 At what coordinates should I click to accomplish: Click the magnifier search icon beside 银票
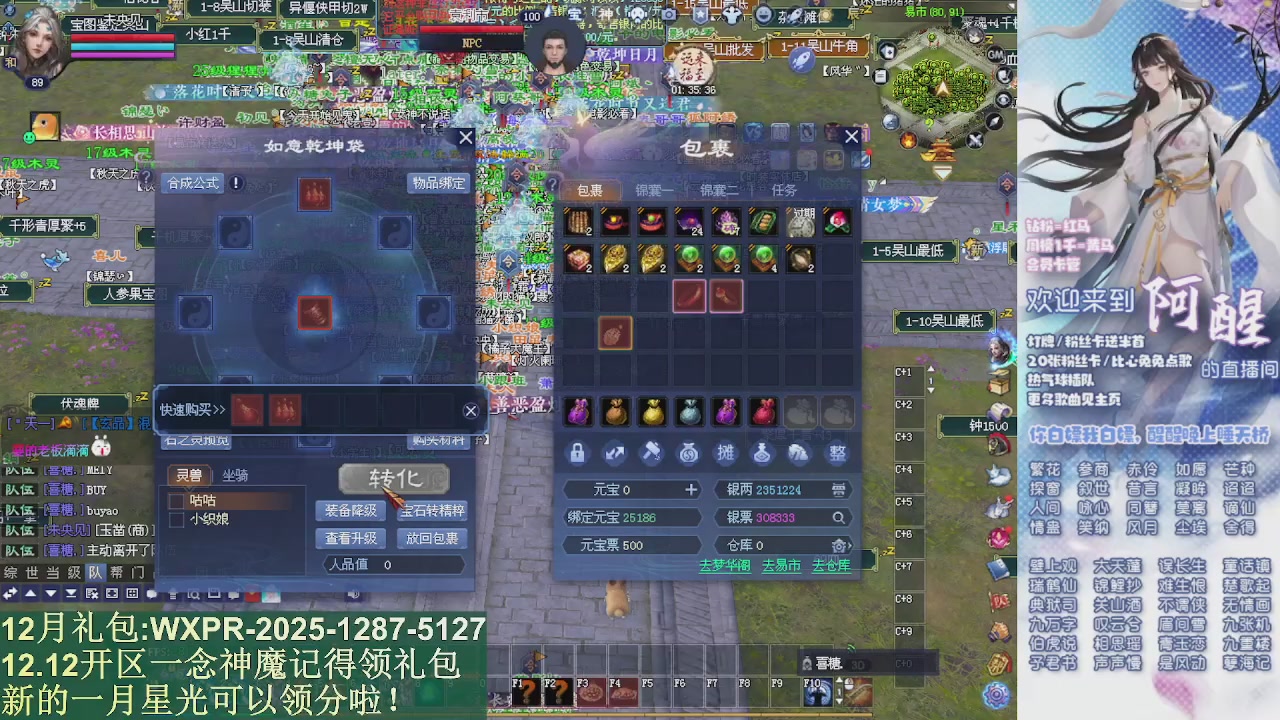pos(838,517)
